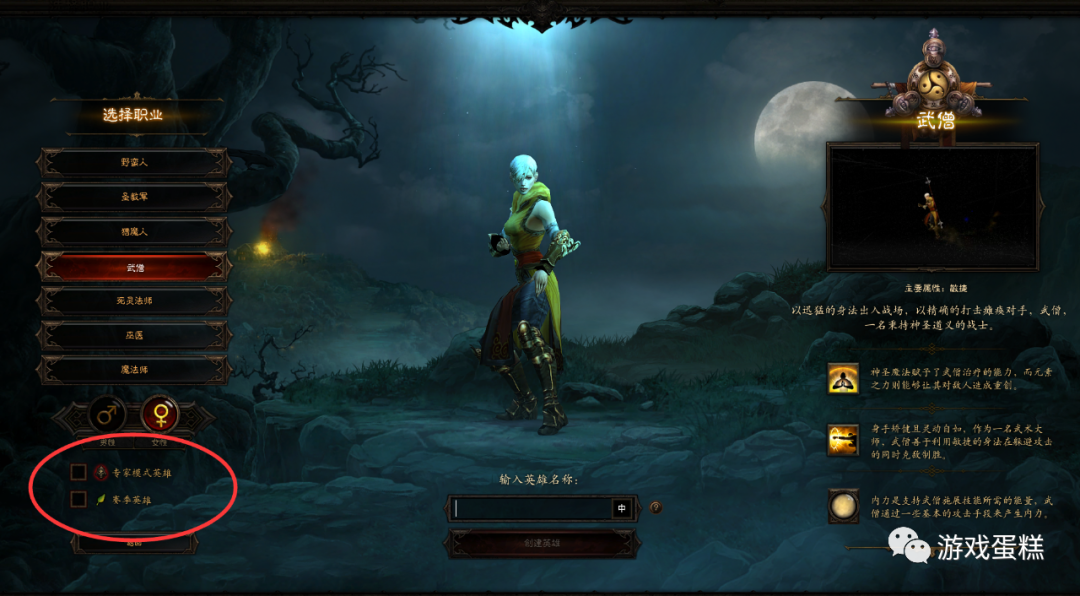The height and width of the screenshot is (596, 1080).
Task: Play the Monk class preview video
Action: coord(932,208)
